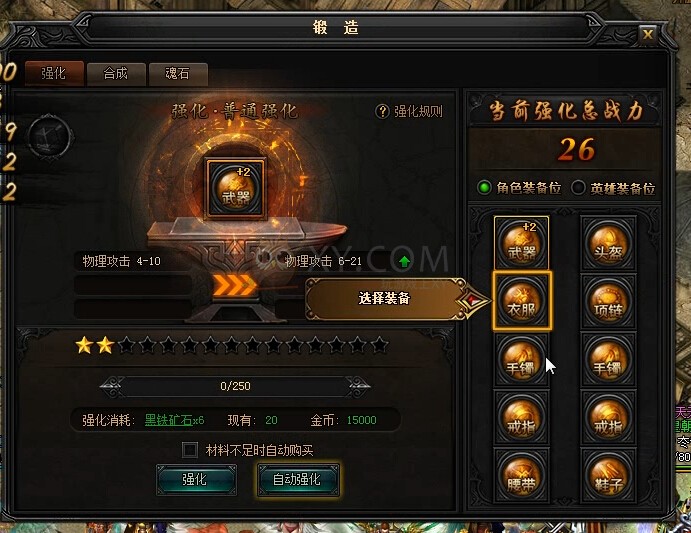Image resolution: width=691 pixels, height=533 pixels.
Task: Switch to 英雄装备位 radio option
Action: pyautogui.click(x=578, y=187)
